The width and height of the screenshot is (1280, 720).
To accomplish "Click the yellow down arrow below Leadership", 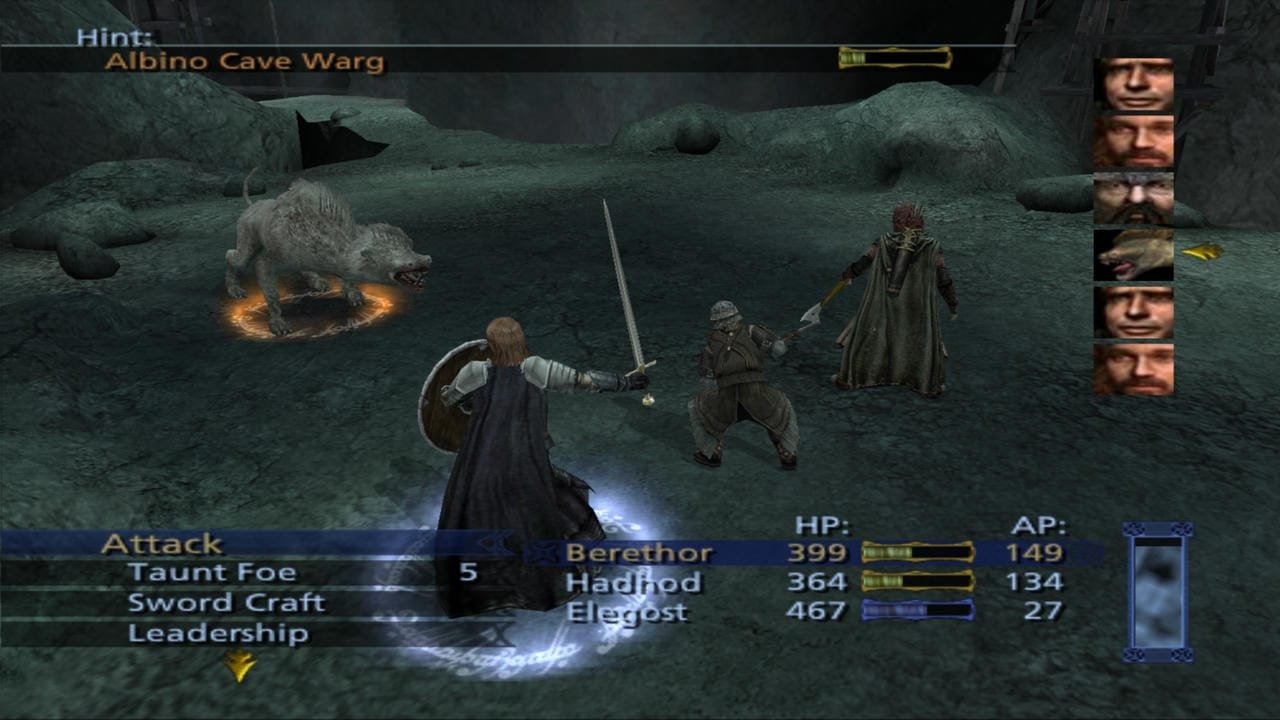I will coord(239,665).
